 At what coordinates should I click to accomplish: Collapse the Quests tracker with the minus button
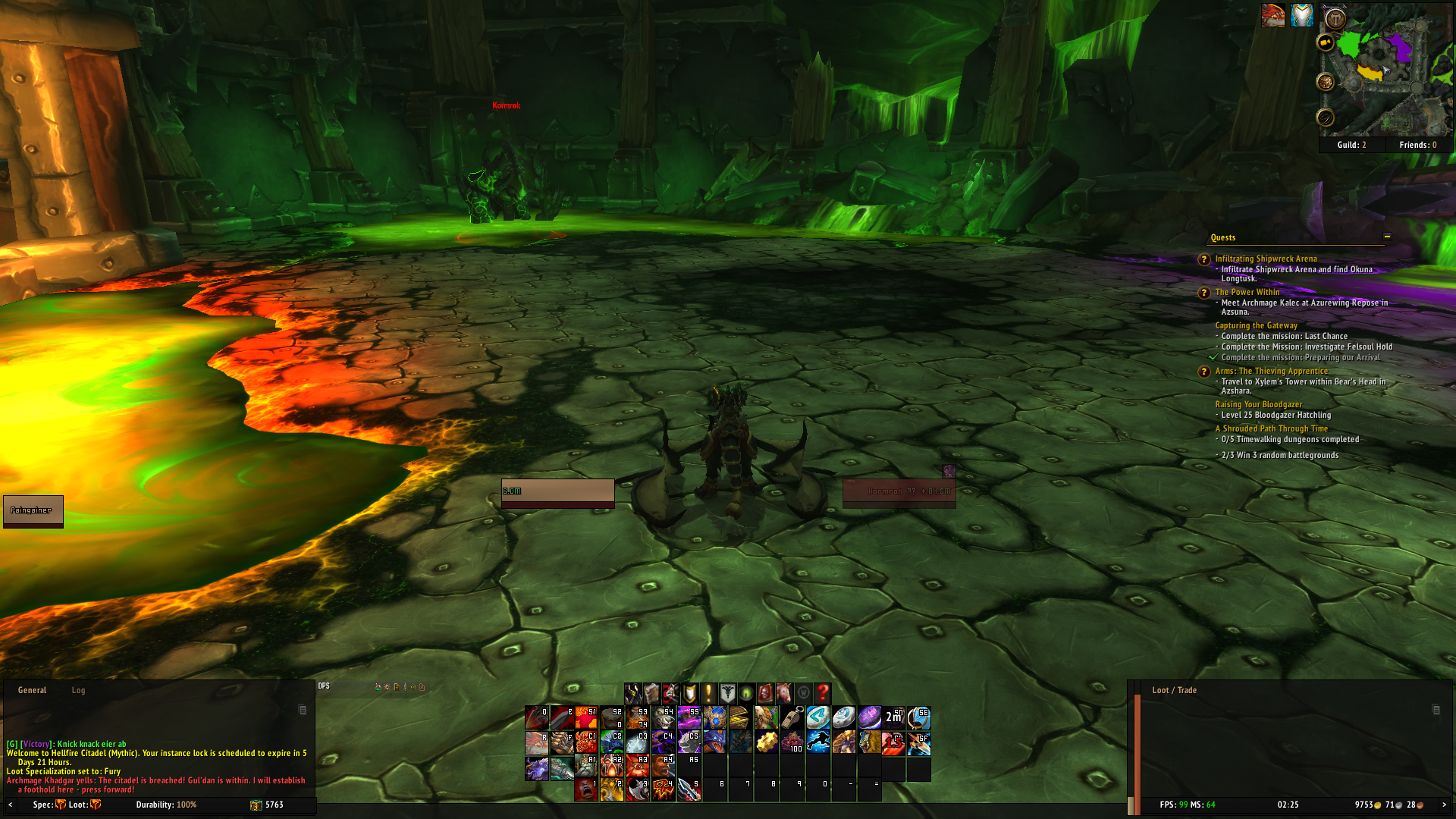1387,237
